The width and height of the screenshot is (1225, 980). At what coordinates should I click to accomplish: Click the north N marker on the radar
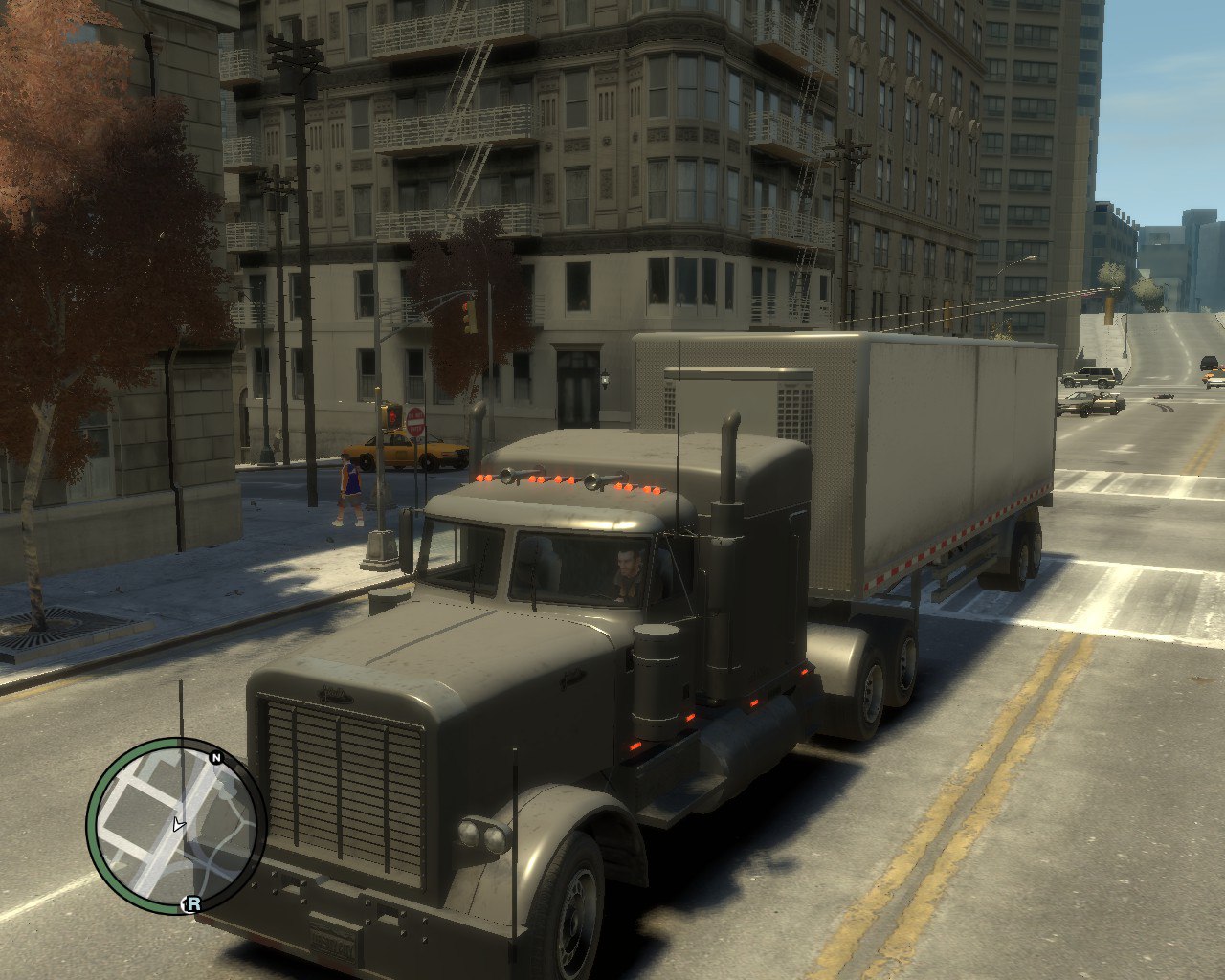tap(216, 758)
